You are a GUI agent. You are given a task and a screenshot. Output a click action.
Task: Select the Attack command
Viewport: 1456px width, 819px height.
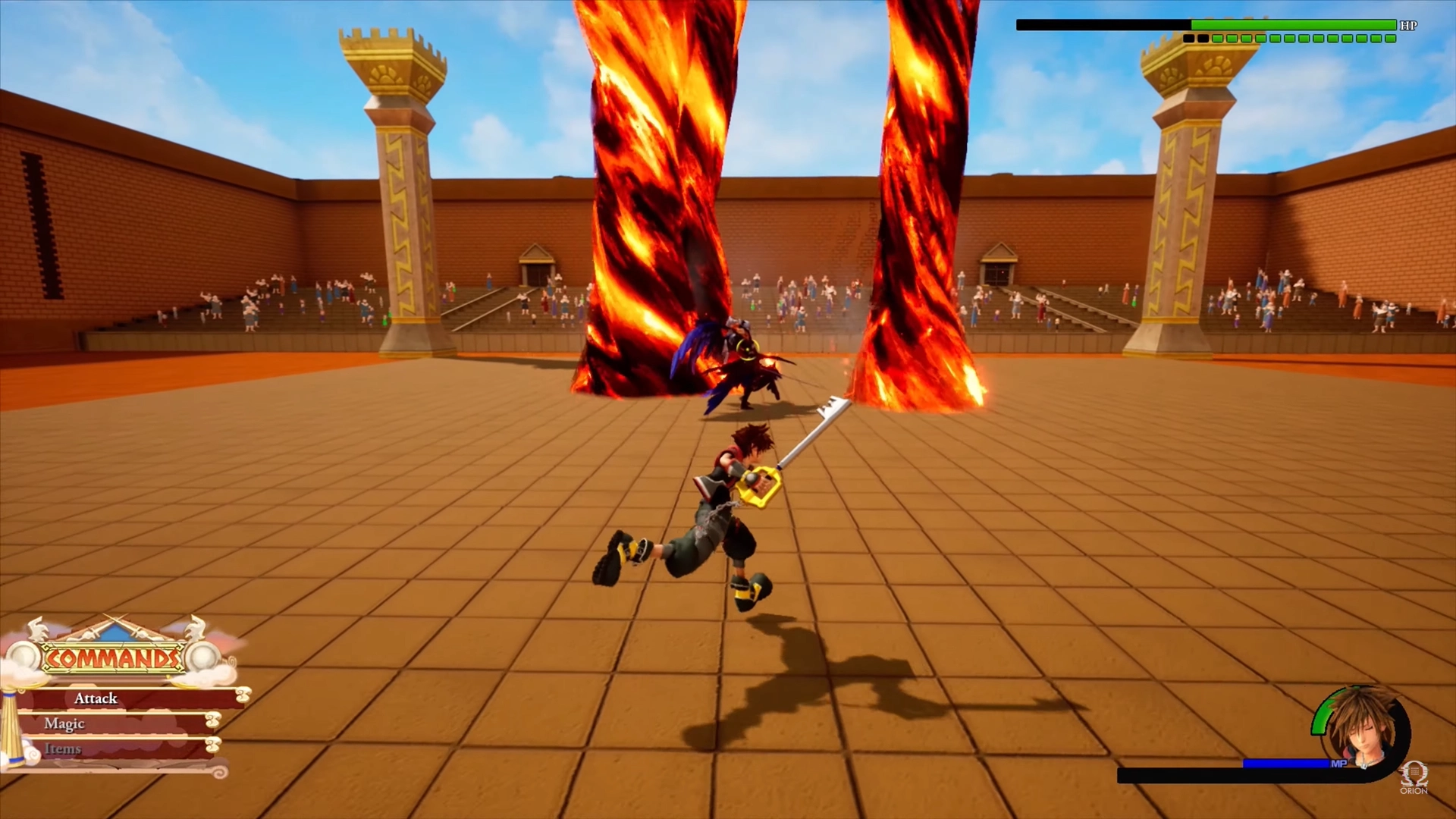(96, 698)
